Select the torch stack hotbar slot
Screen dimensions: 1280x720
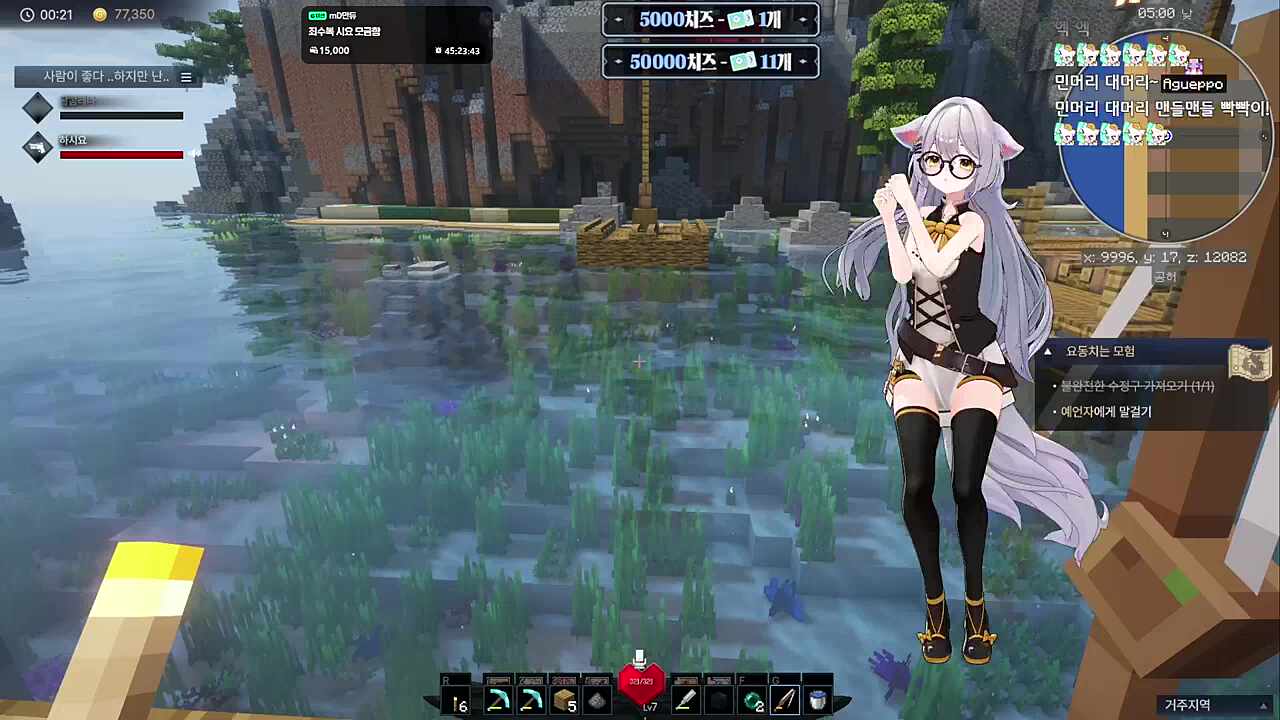[x=460, y=701]
